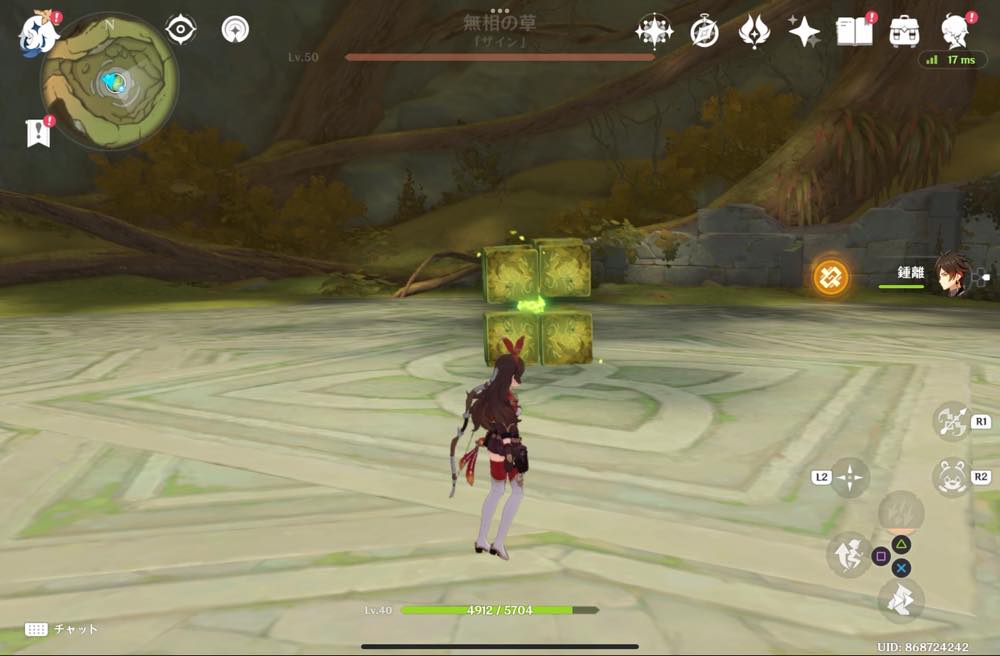Viewport: 1000px width, 656px height.
Task: Open the four-pointed sparkle wish icon
Action: click(x=803, y=32)
